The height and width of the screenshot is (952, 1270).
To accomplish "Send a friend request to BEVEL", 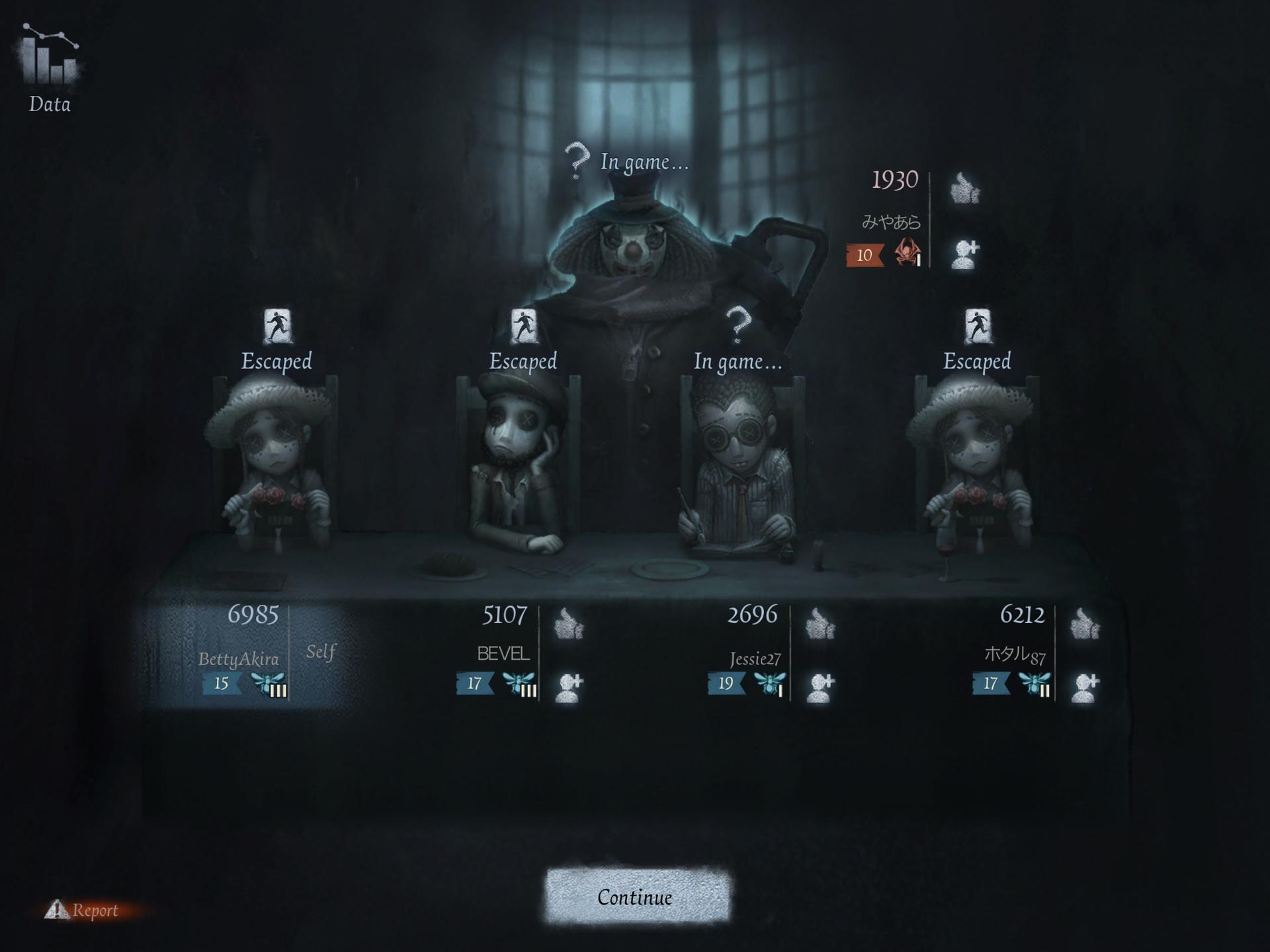I will coord(568,687).
